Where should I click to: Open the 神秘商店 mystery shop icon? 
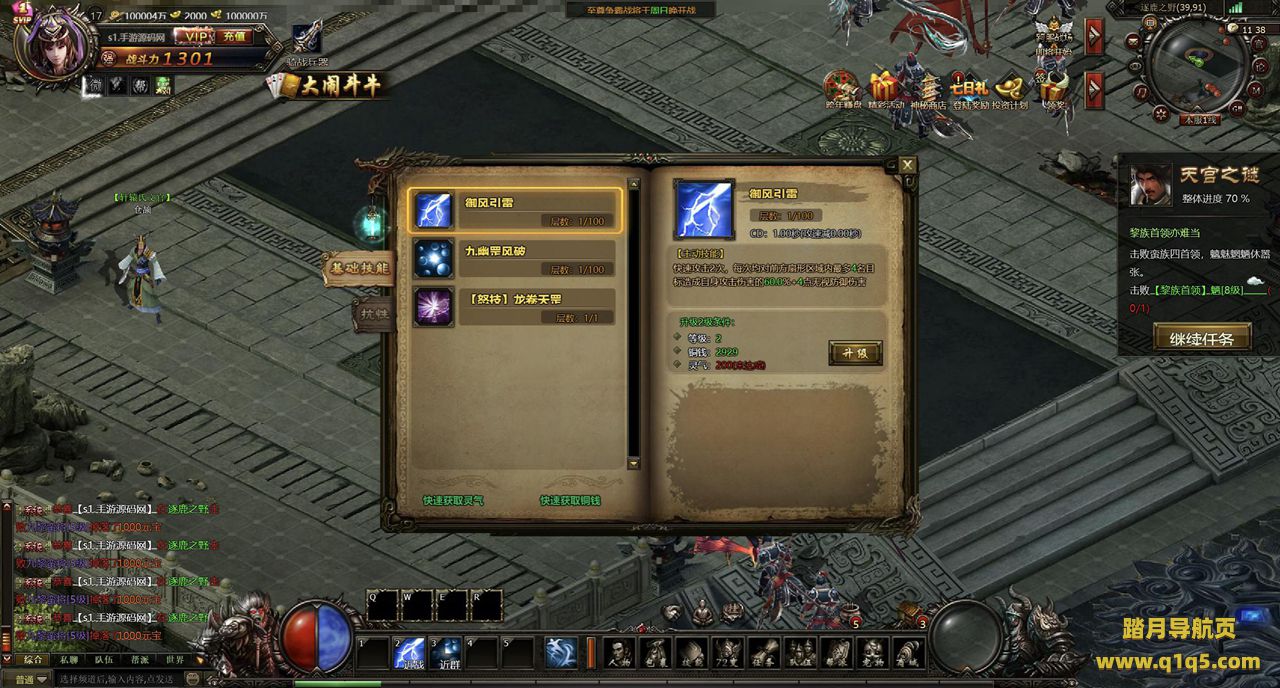click(x=927, y=91)
